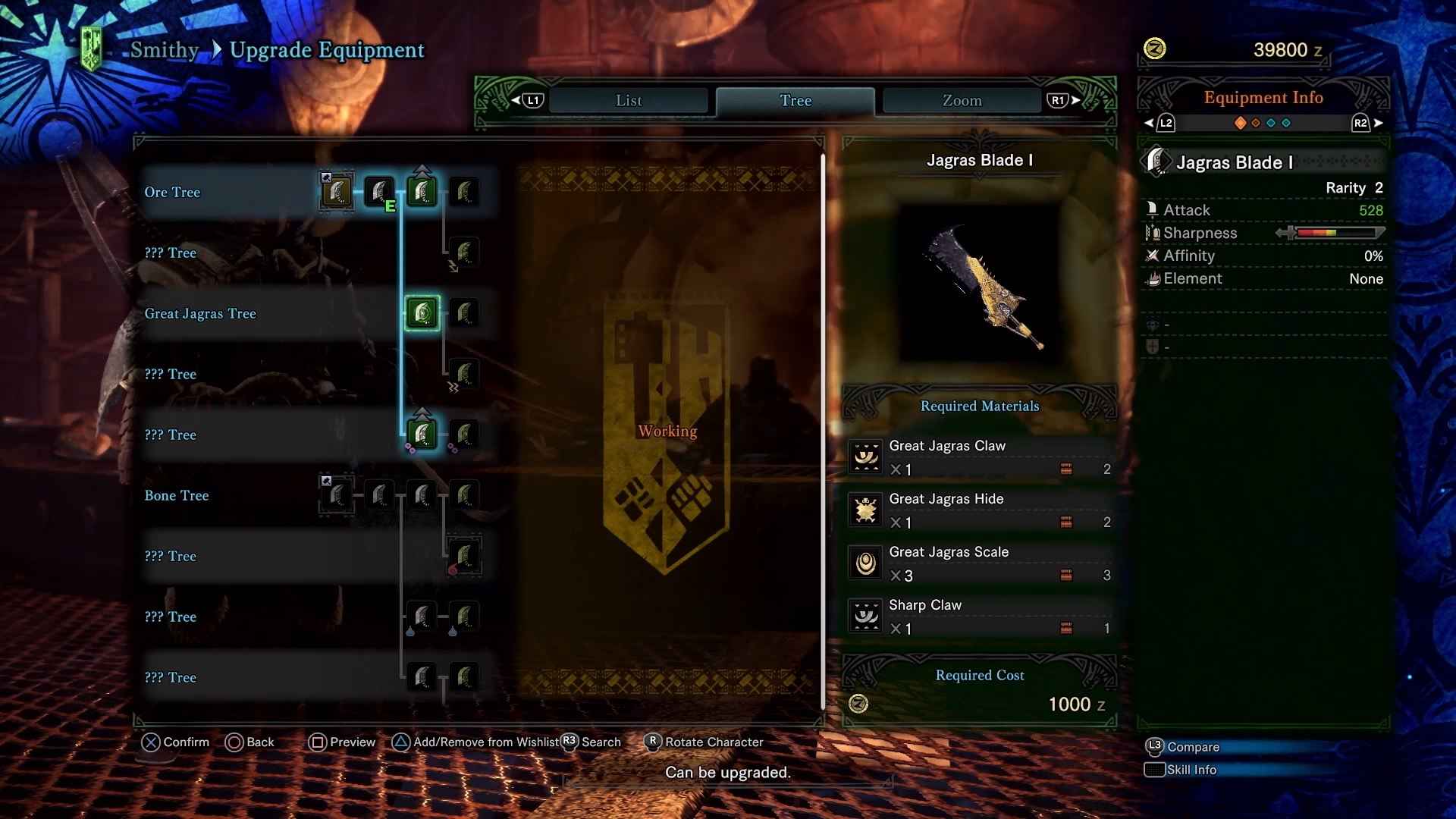
Task: Open the Zoom tab
Action: click(x=961, y=100)
